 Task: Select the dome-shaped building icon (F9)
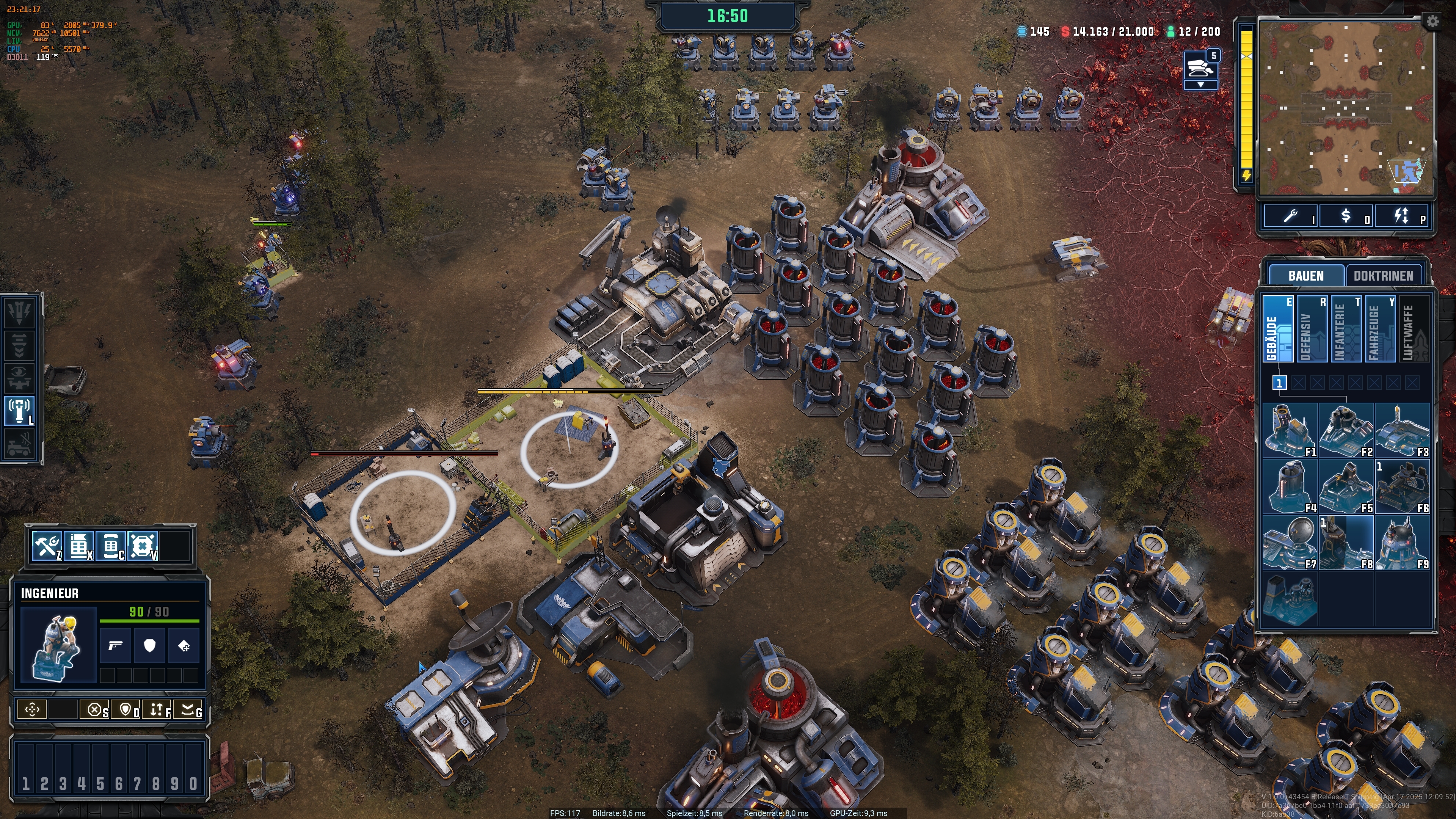pyautogui.click(x=1402, y=543)
